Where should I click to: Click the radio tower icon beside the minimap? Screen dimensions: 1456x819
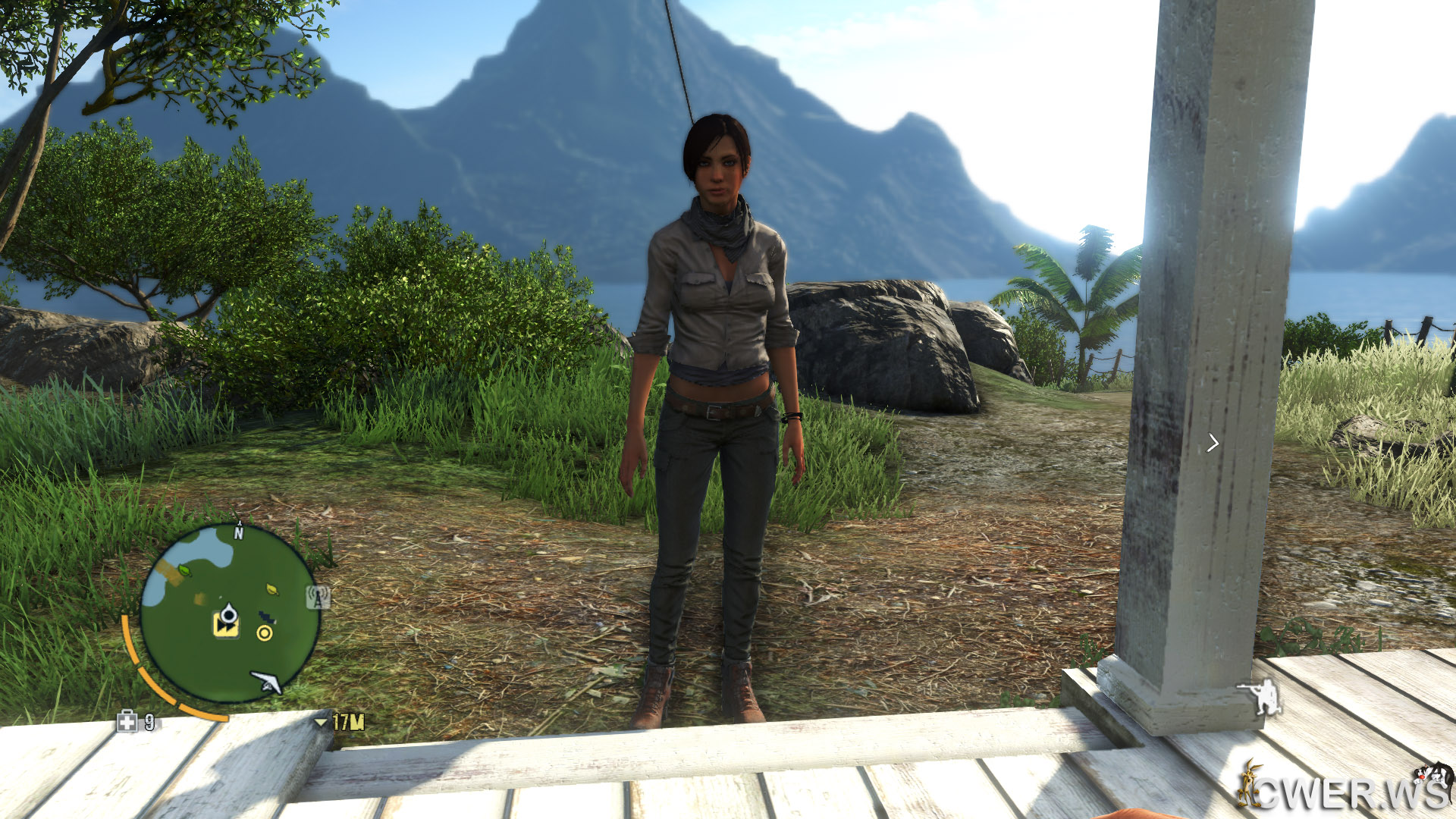pyautogui.click(x=318, y=598)
